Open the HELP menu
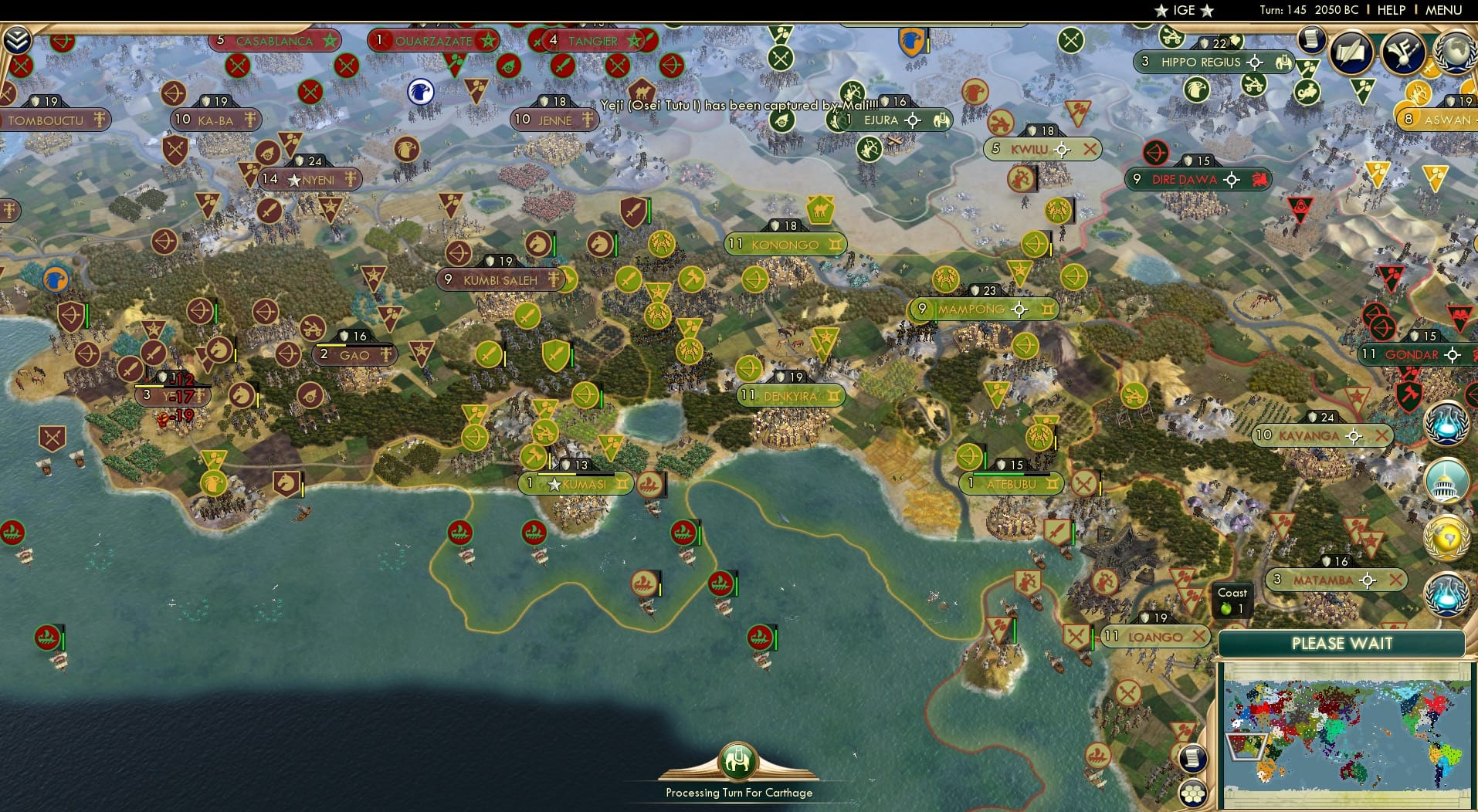The image size is (1478, 812). [1390, 10]
